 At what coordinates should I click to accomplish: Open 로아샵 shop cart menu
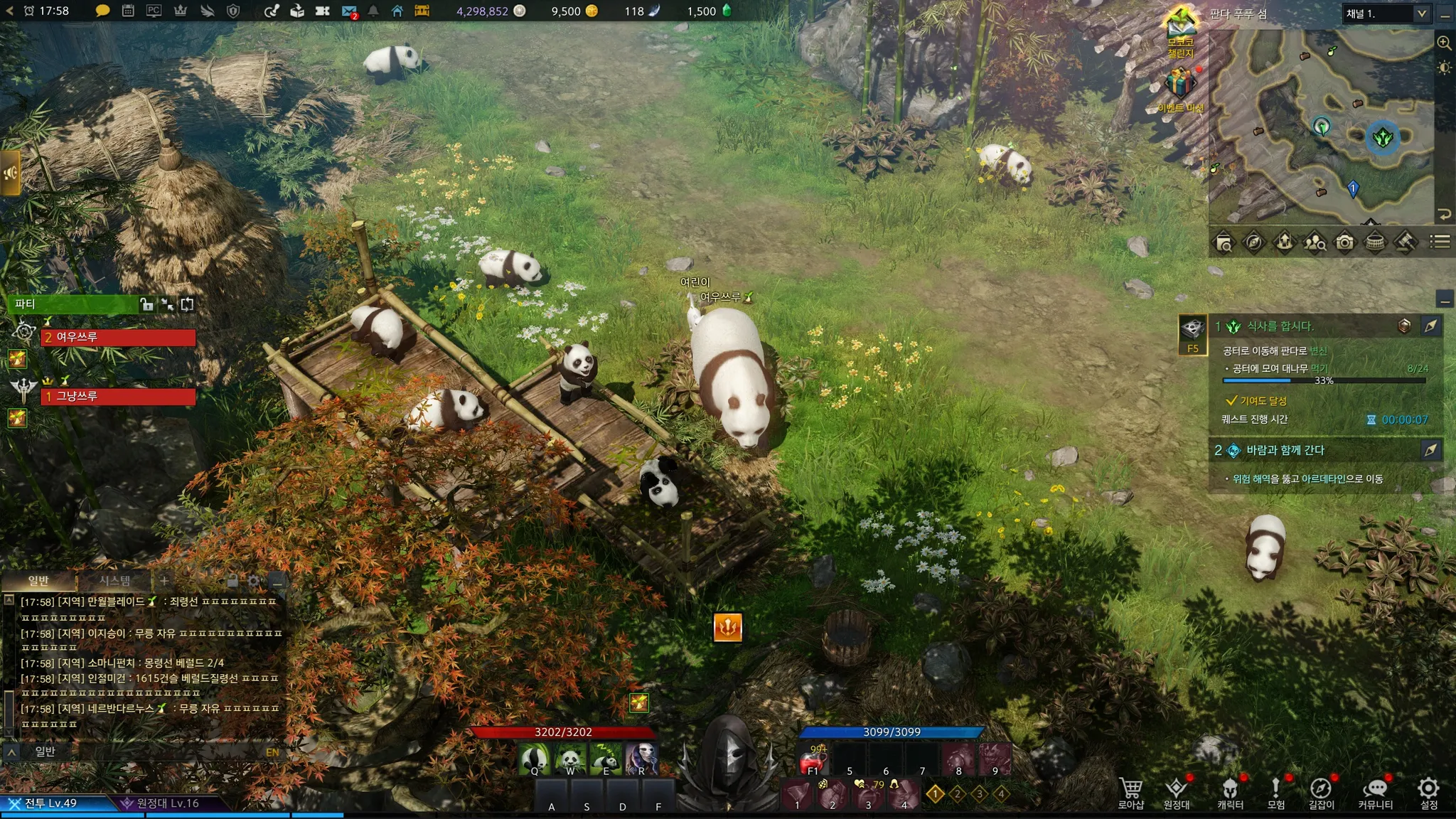[x=1130, y=792]
